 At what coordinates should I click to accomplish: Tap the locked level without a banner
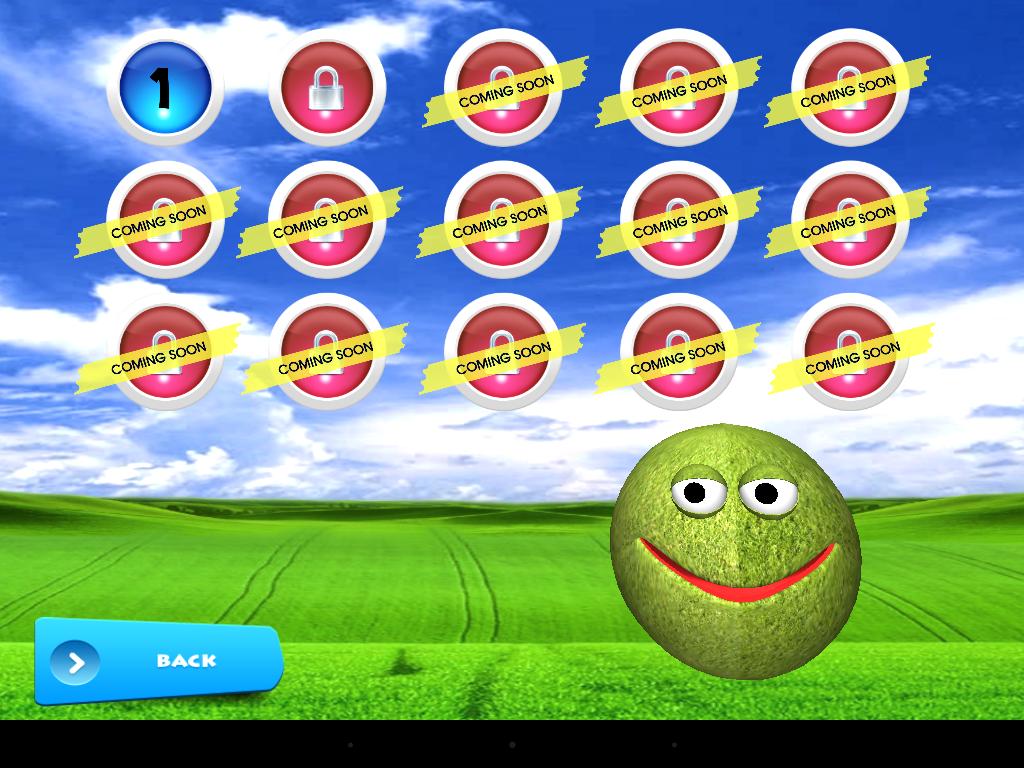(x=327, y=88)
